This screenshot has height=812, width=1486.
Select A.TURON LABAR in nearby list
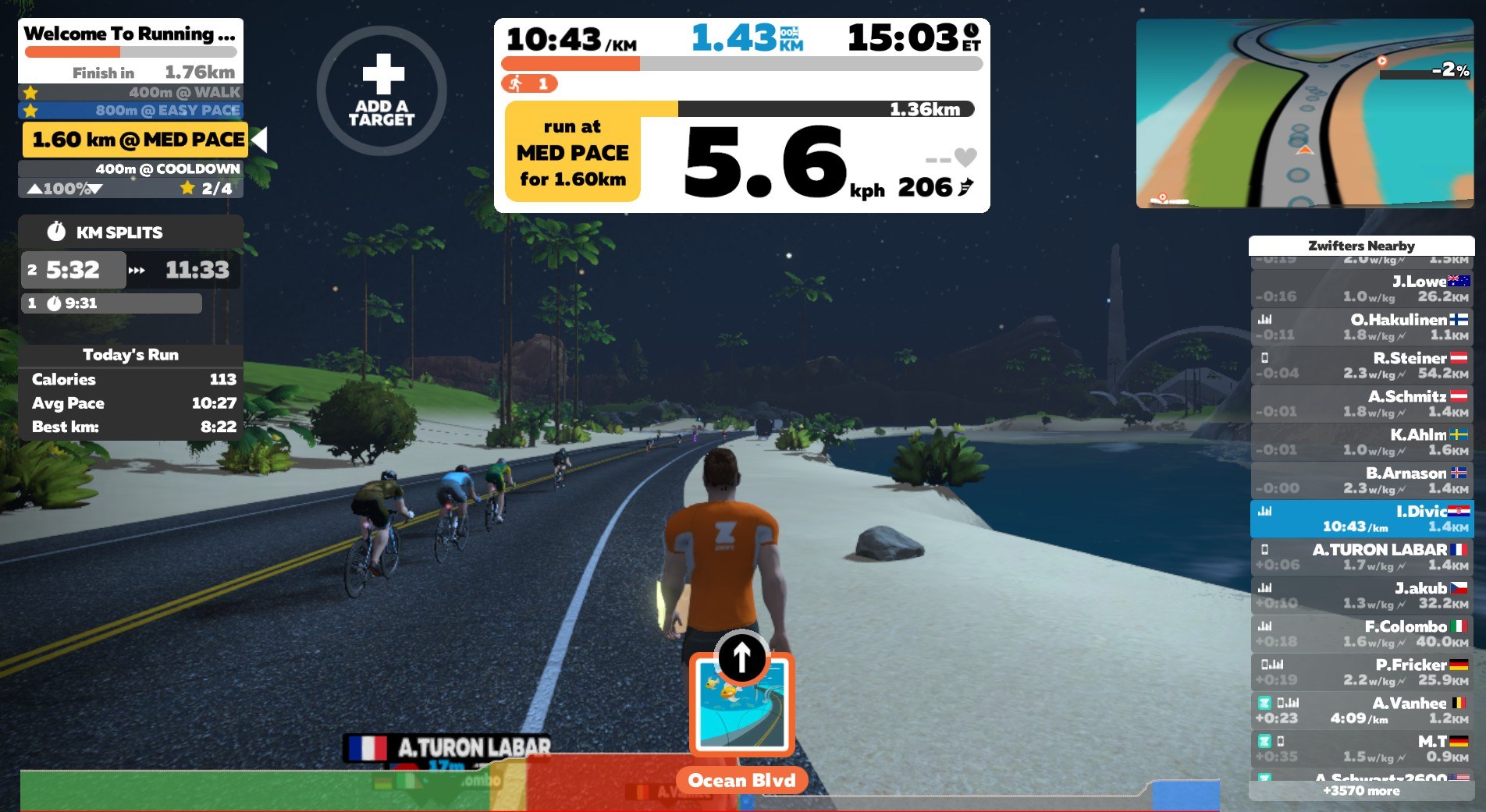pyautogui.click(x=1362, y=557)
